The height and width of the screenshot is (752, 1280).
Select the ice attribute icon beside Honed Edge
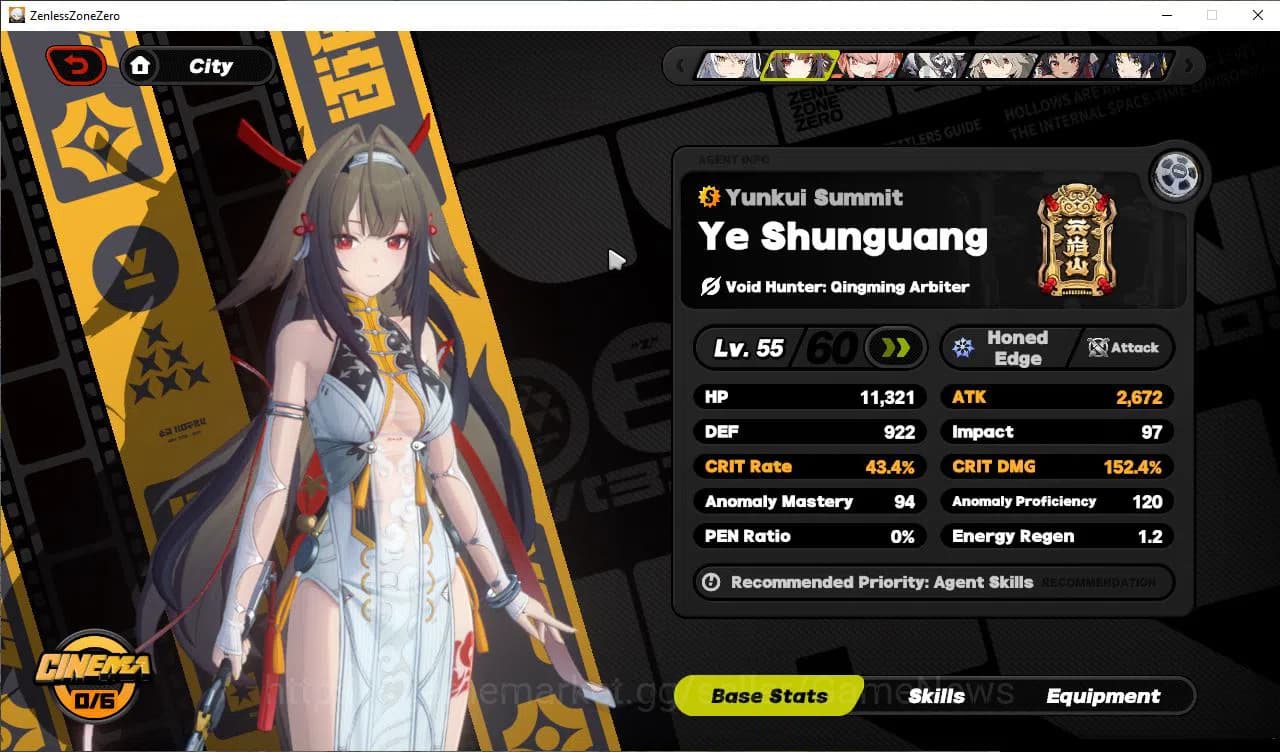tap(963, 347)
